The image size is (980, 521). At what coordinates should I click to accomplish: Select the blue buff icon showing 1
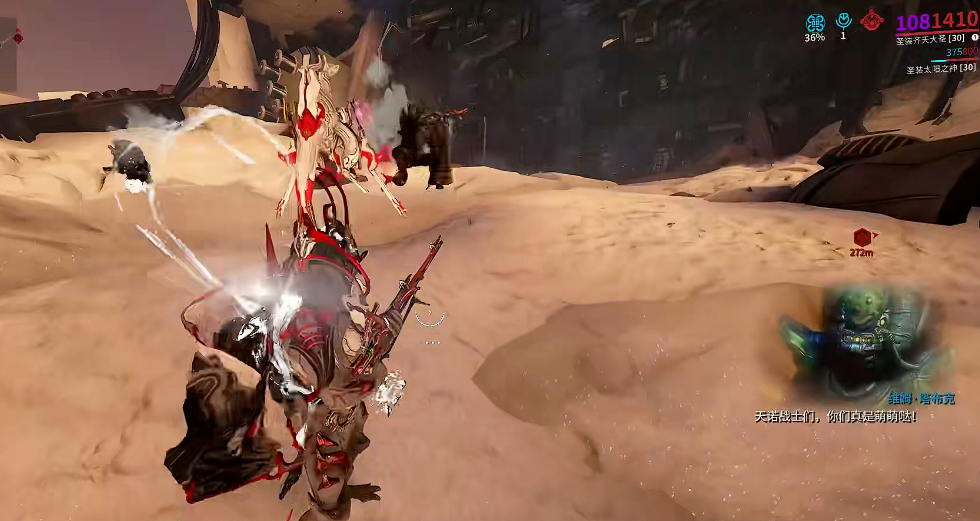tap(843, 20)
